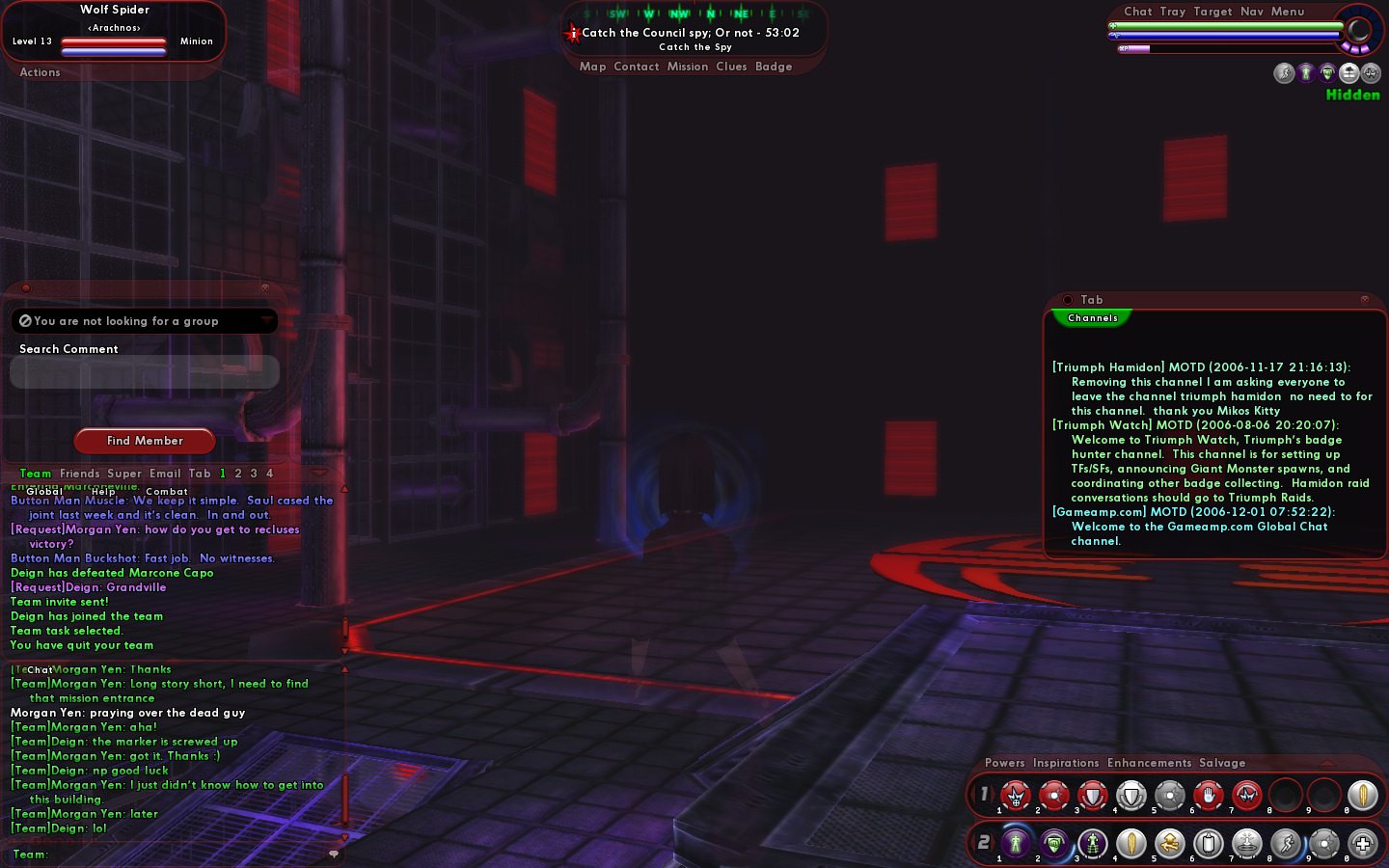Activate the running figure sprint power
This screenshot has height=868, width=1389.
1285,845
